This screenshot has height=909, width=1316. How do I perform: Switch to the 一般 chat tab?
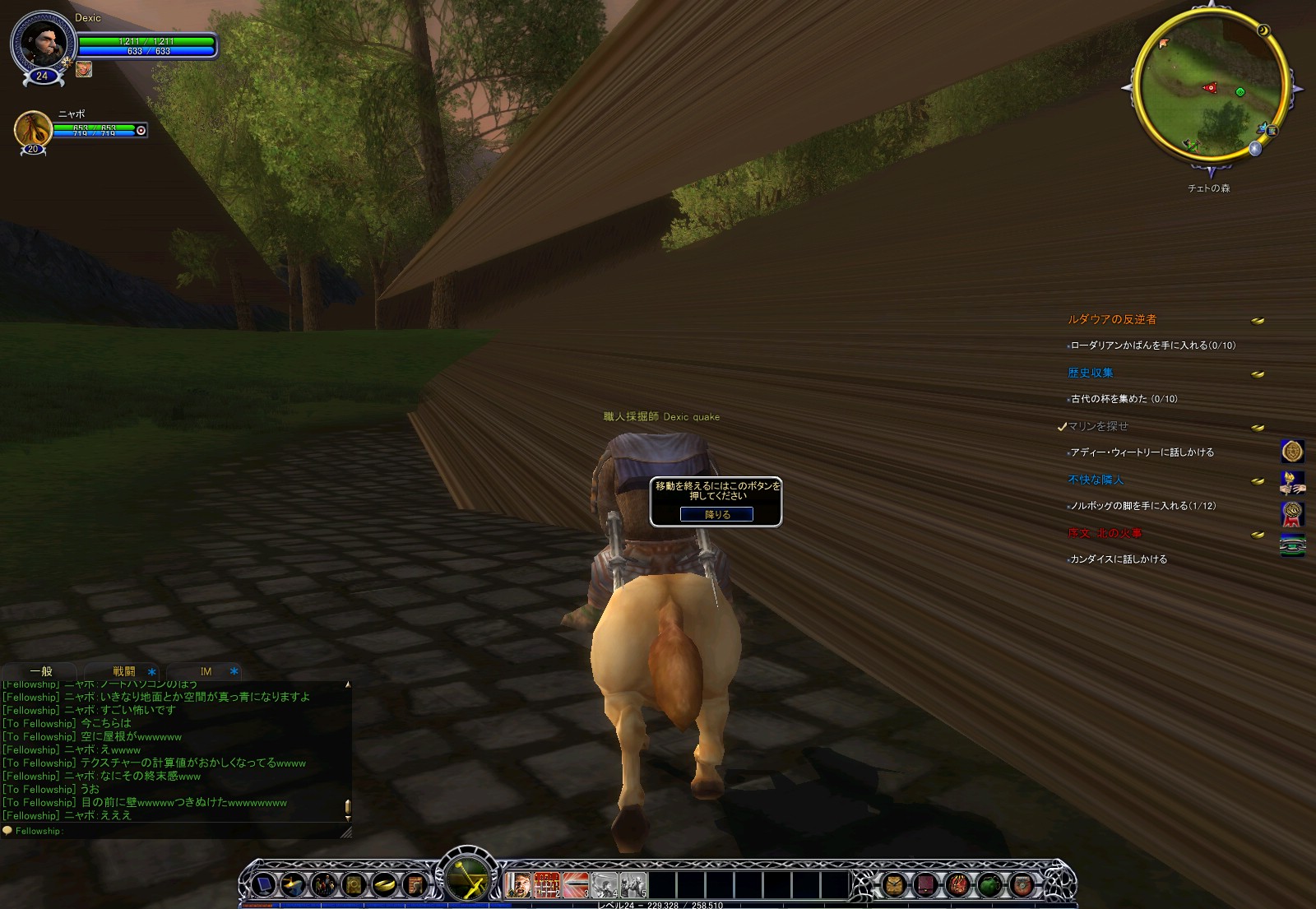[41, 671]
